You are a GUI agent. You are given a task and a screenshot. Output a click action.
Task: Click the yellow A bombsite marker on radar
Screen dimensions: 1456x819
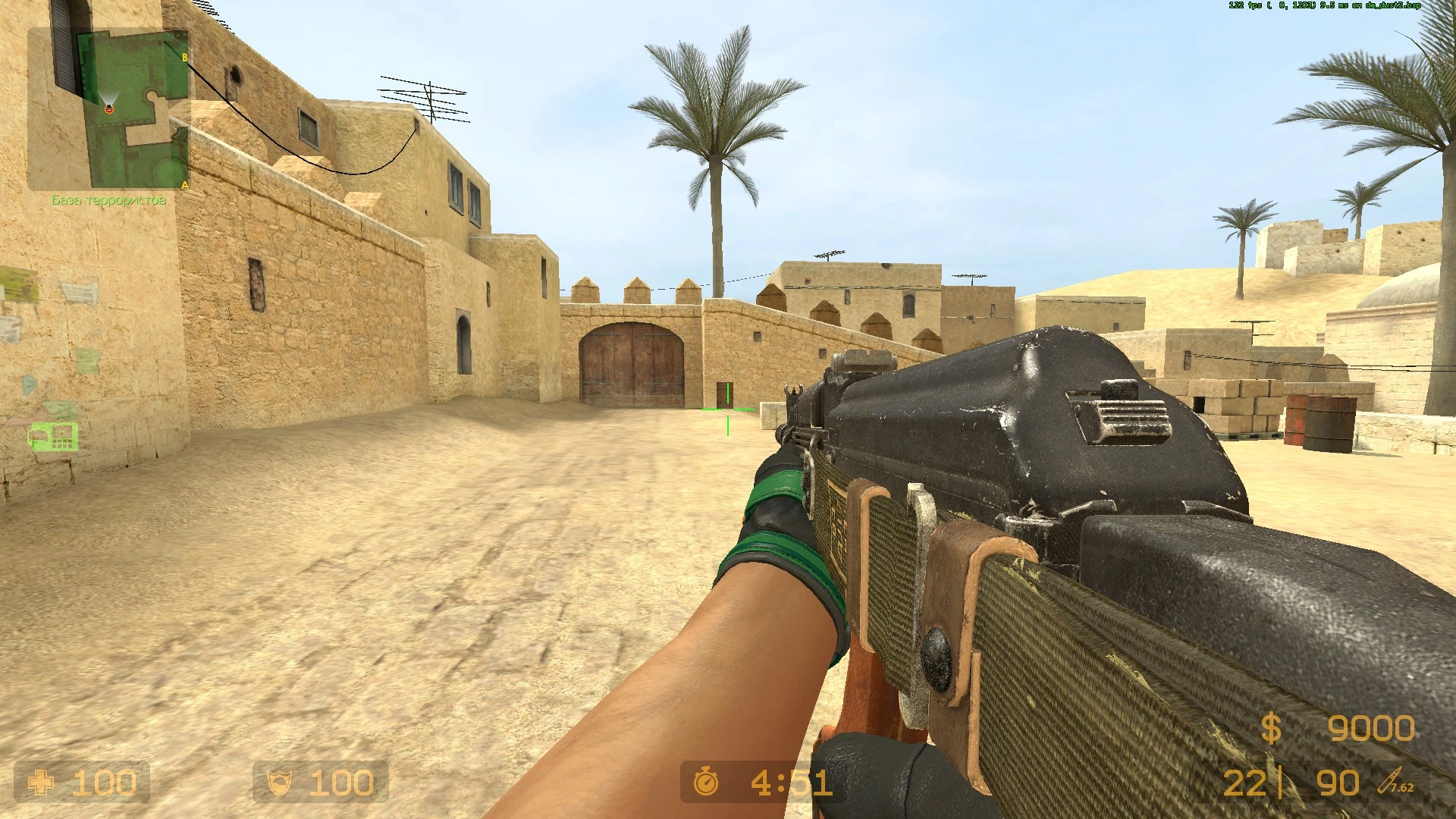pyautogui.click(x=184, y=184)
